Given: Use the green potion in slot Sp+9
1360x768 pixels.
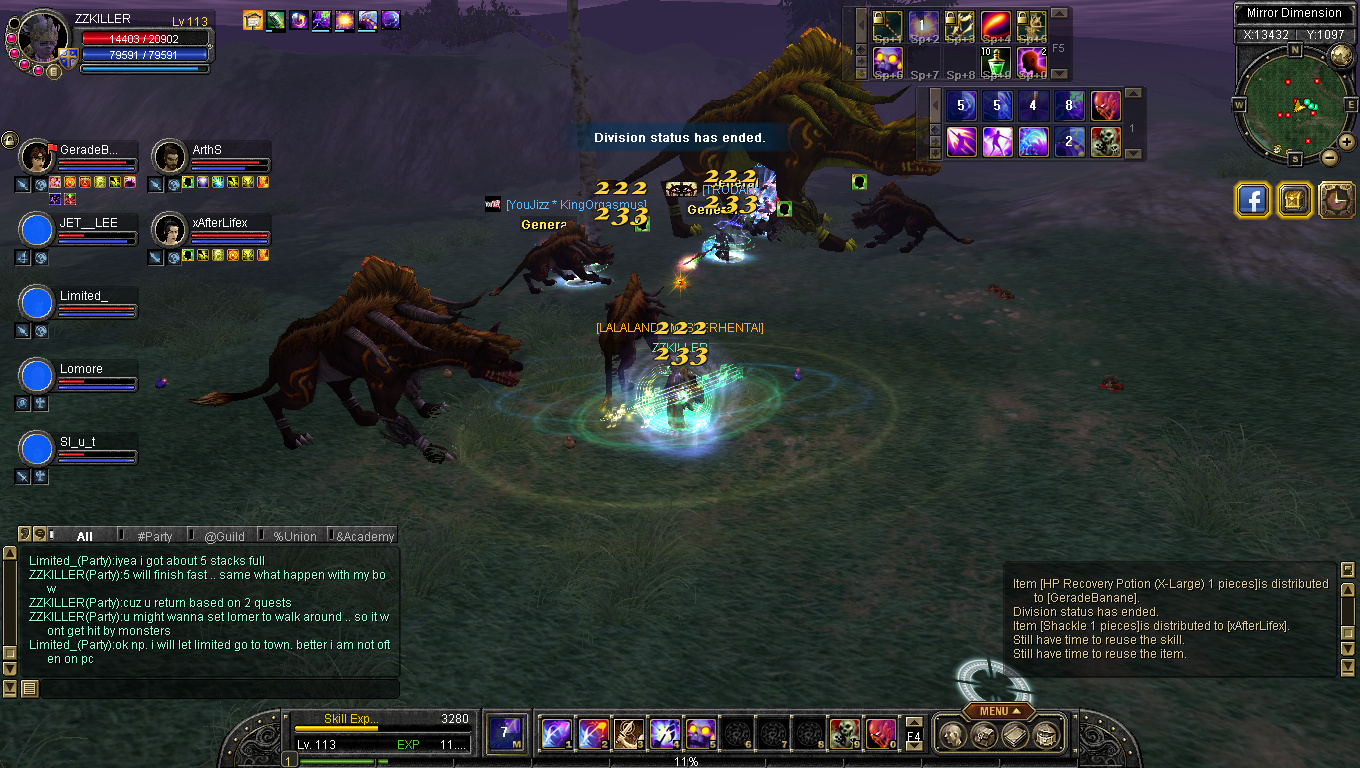Looking at the screenshot, I should click(996, 62).
